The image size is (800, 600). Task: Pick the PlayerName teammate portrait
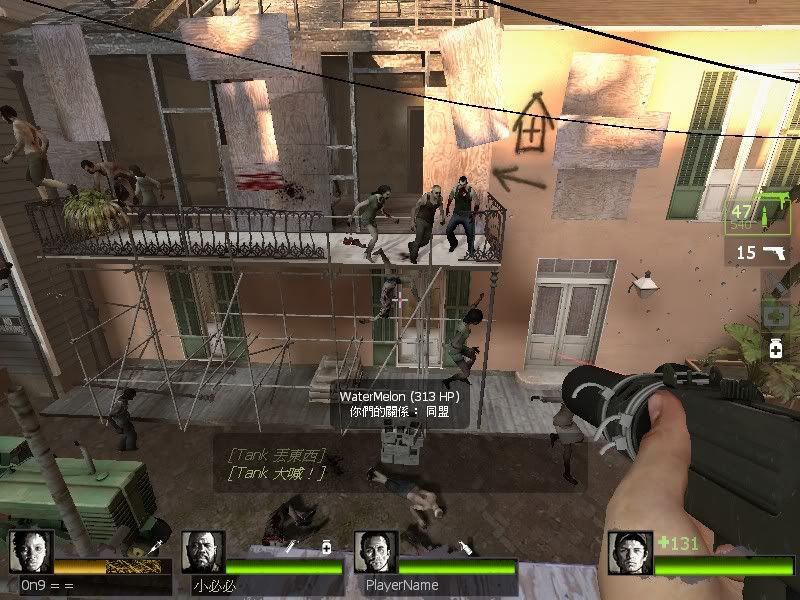(375, 551)
